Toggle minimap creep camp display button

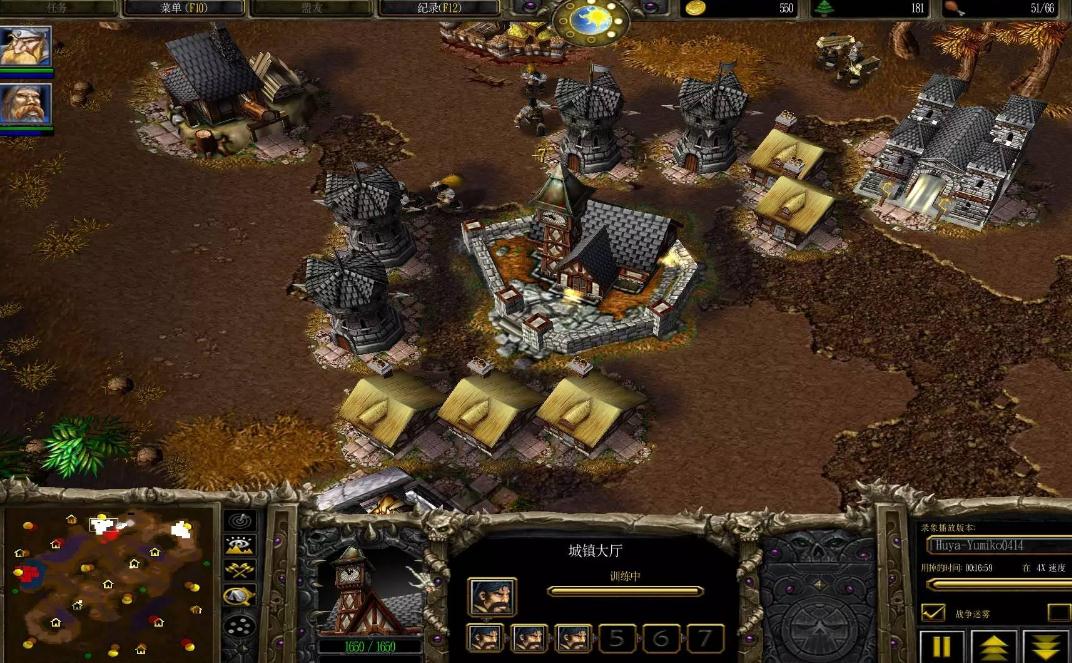pos(239,597)
